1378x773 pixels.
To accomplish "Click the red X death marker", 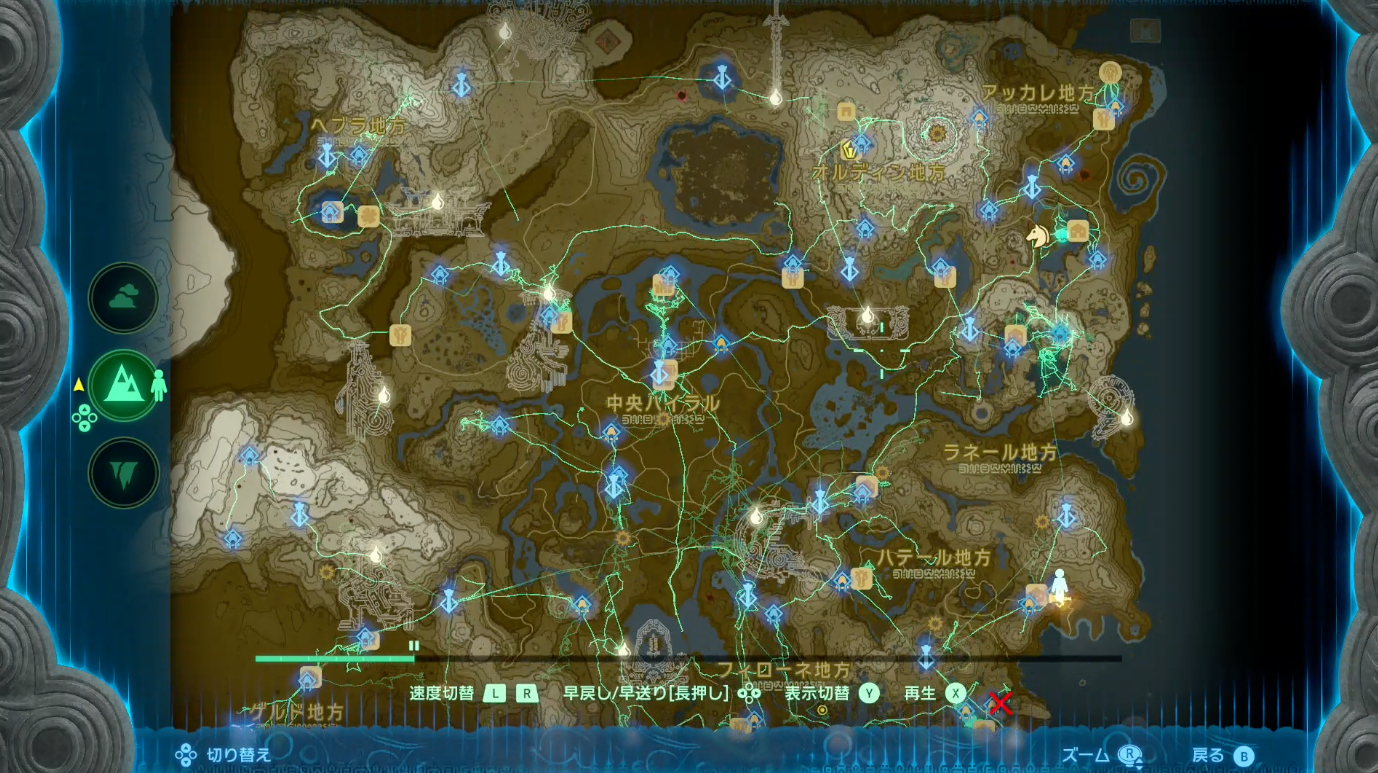I will 1000,704.
